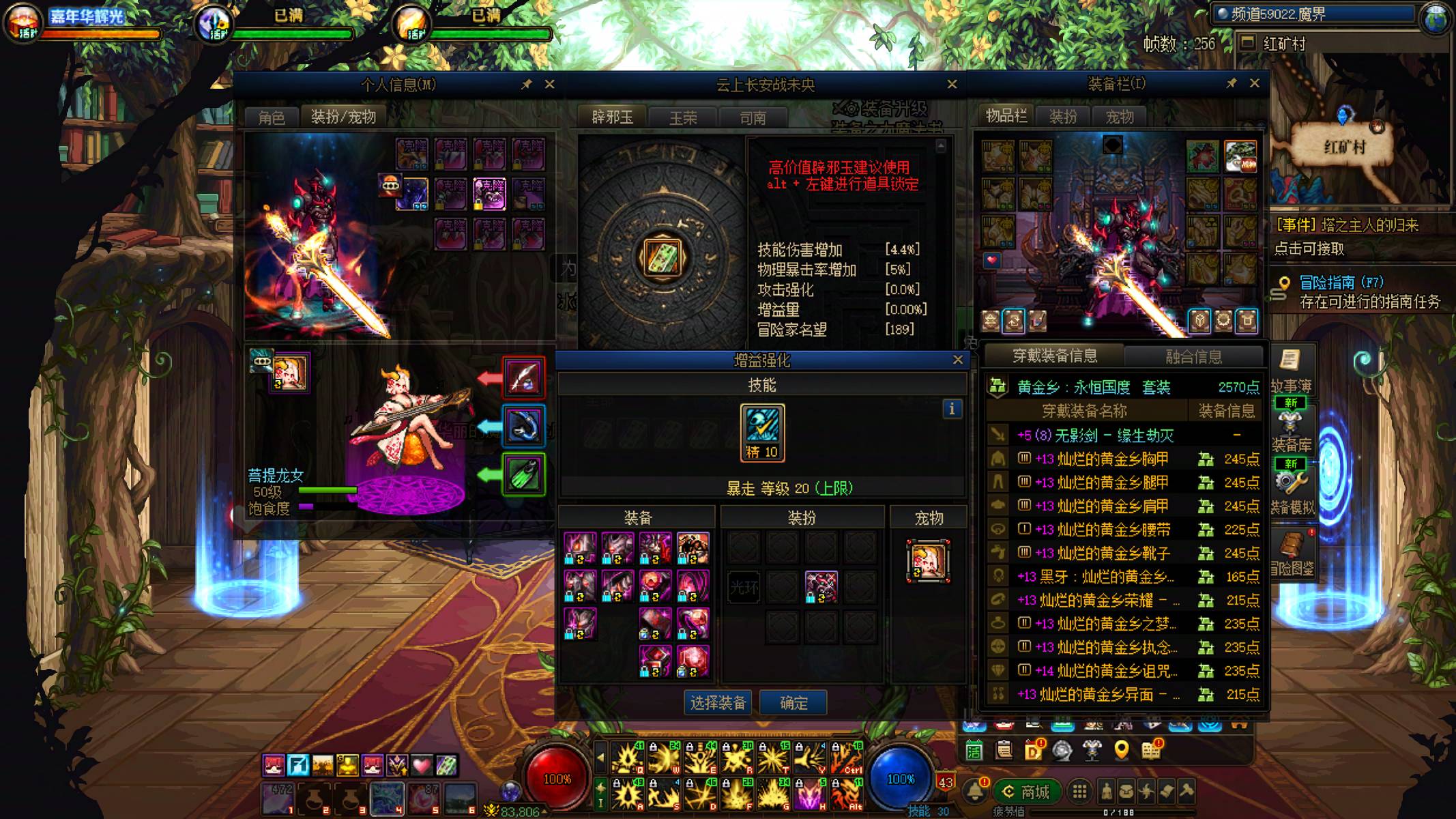The width and height of the screenshot is (1456, 819).
Task: Select the pet portrait under 宠物
Action: pos(928,561)
